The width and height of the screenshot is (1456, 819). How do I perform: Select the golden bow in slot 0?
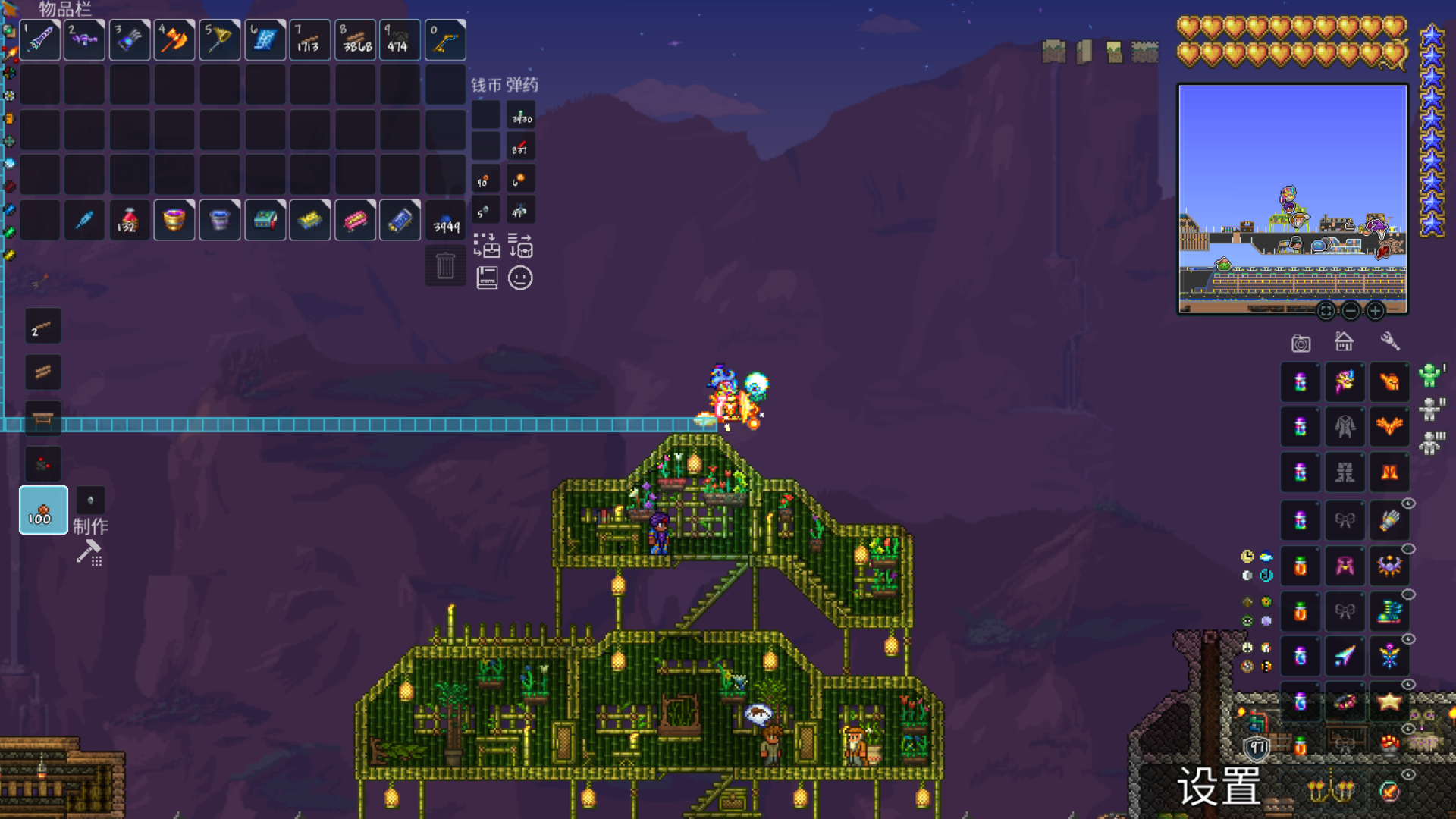point(445,40)
